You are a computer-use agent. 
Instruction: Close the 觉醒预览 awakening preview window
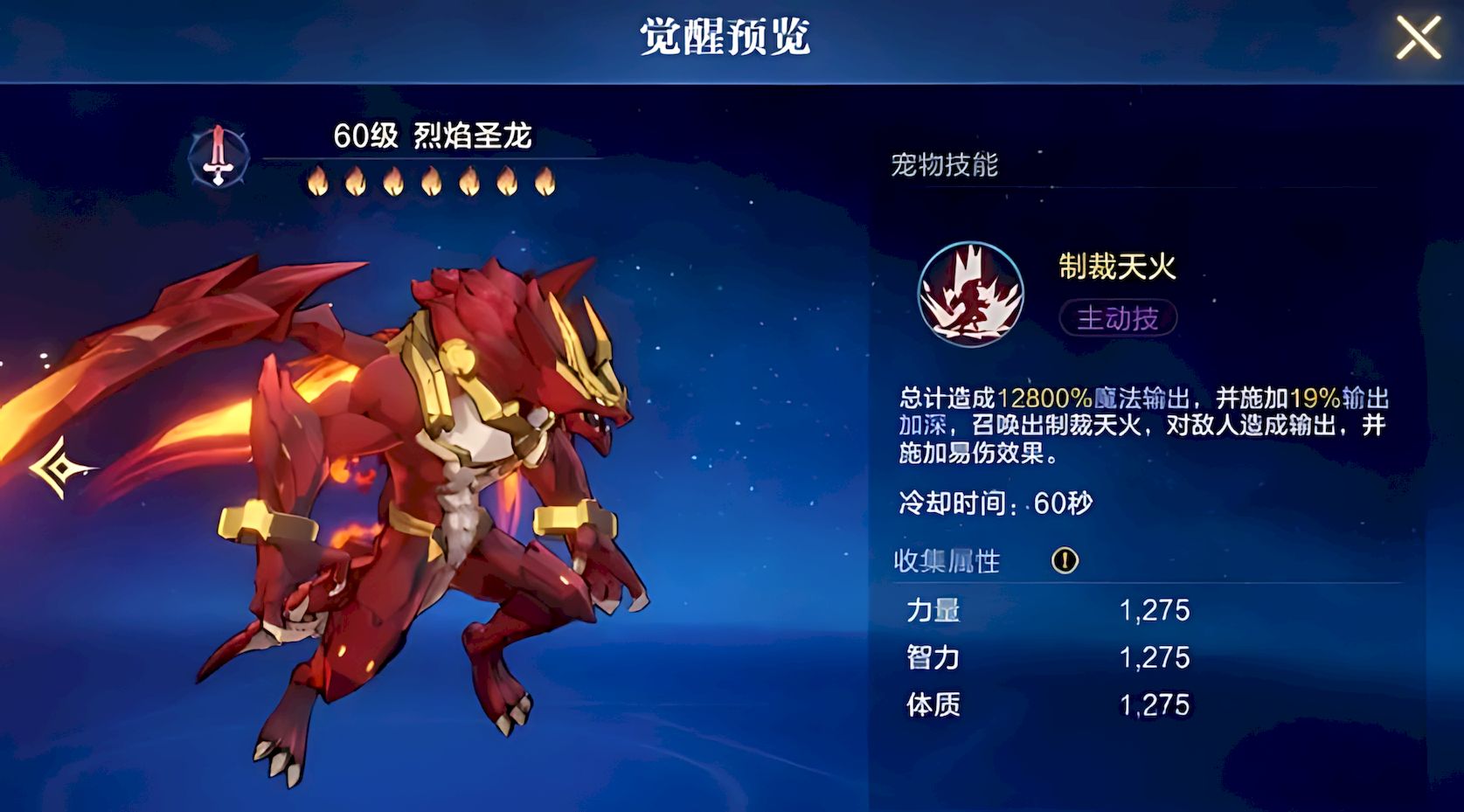(1417, 39)
